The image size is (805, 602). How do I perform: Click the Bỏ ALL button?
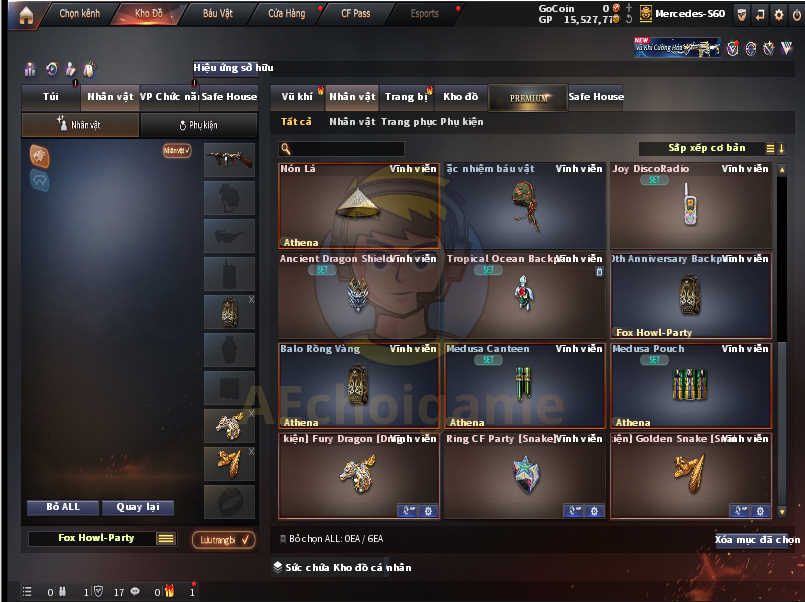point(63,507)
